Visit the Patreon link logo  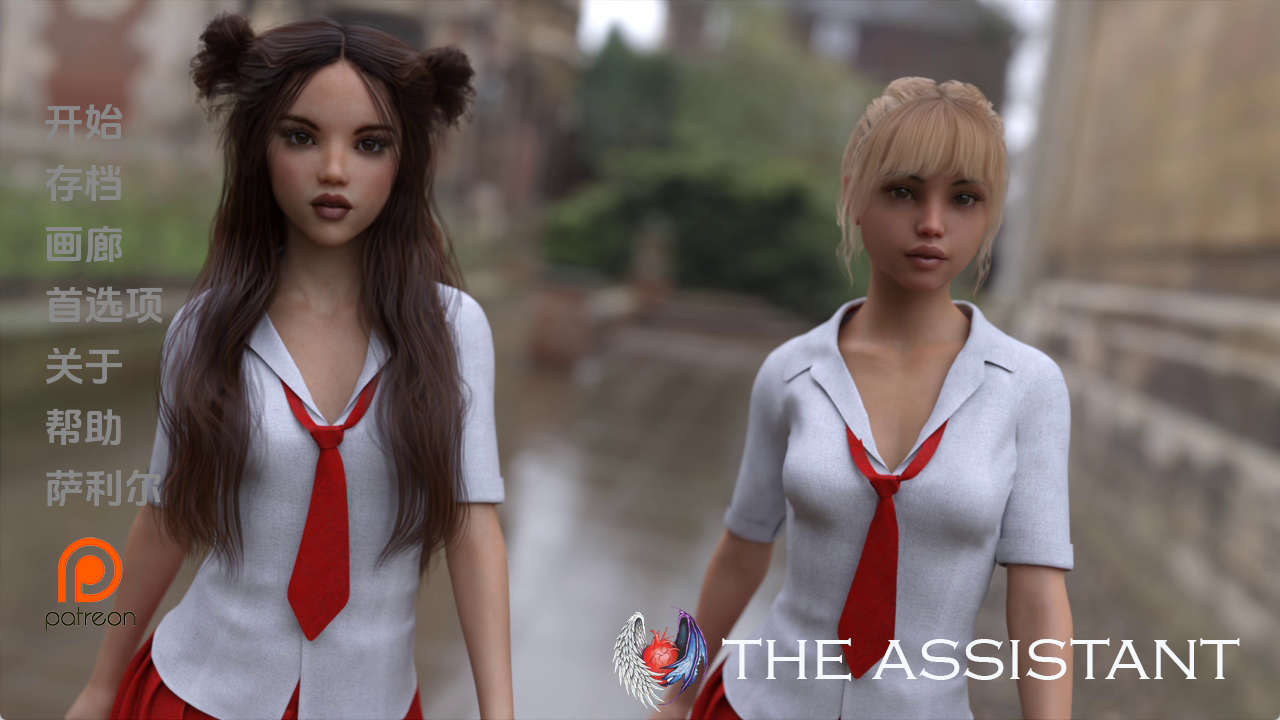click(x=90, y=582)
